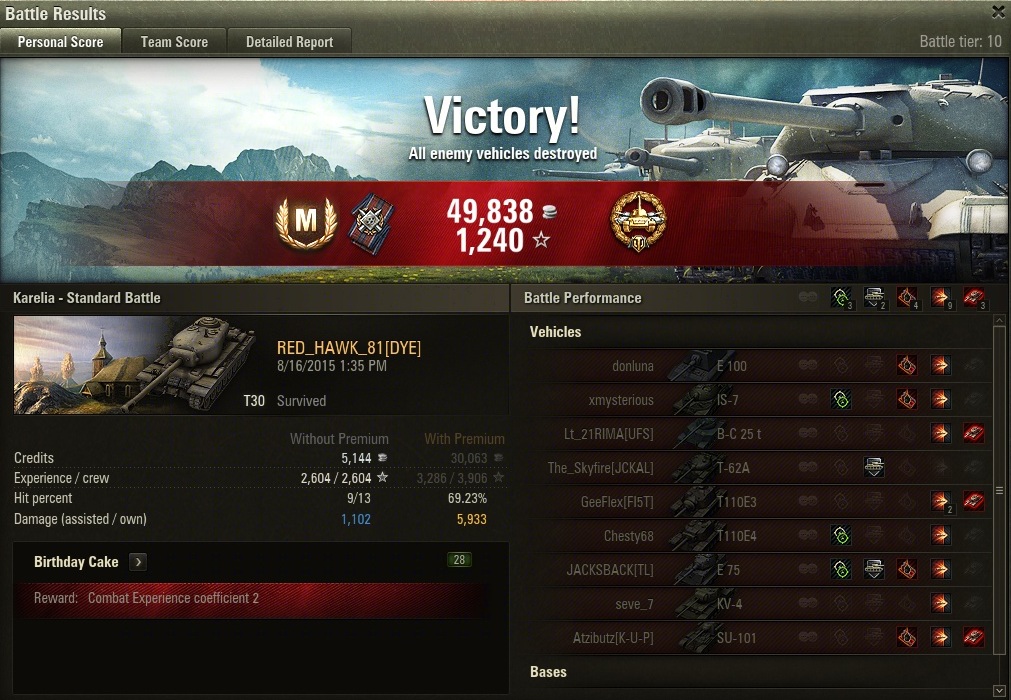Select the seve_7 KV-4 row

(x=760, y=604)
